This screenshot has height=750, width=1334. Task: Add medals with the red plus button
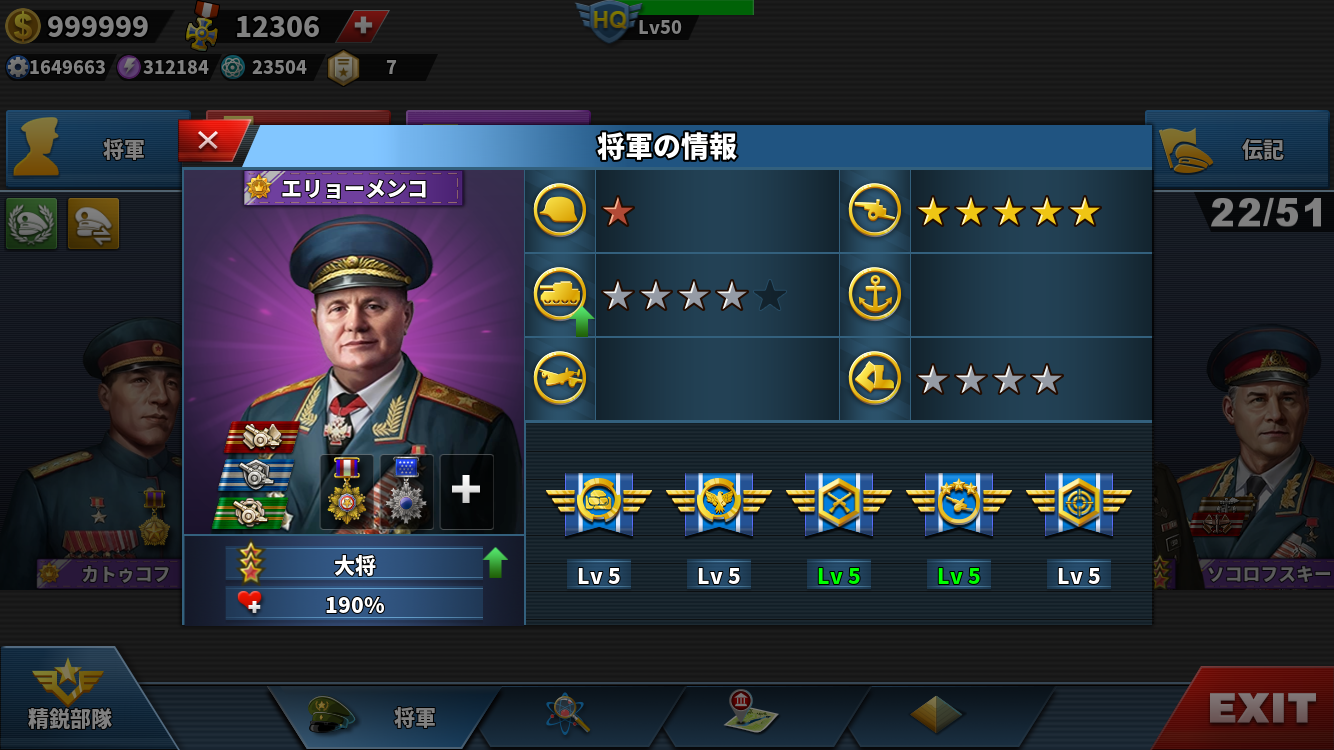[x=363, y=26]
